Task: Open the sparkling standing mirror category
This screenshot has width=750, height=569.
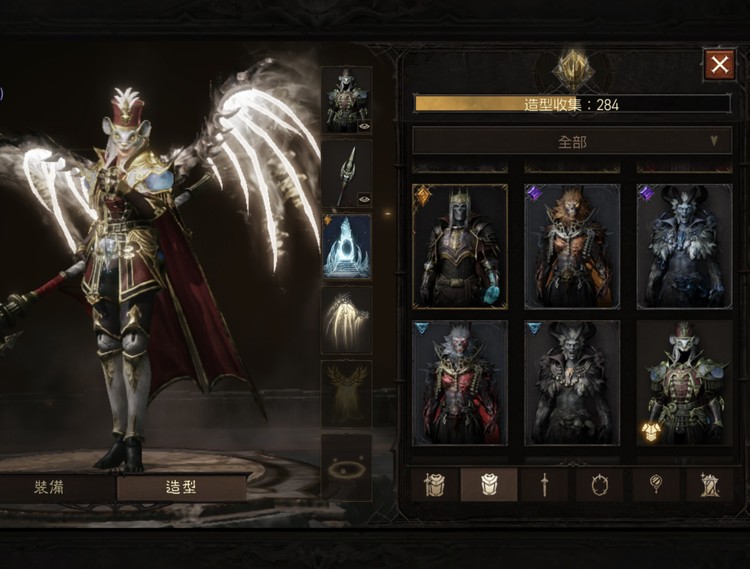Action: (x=712, y=485)
